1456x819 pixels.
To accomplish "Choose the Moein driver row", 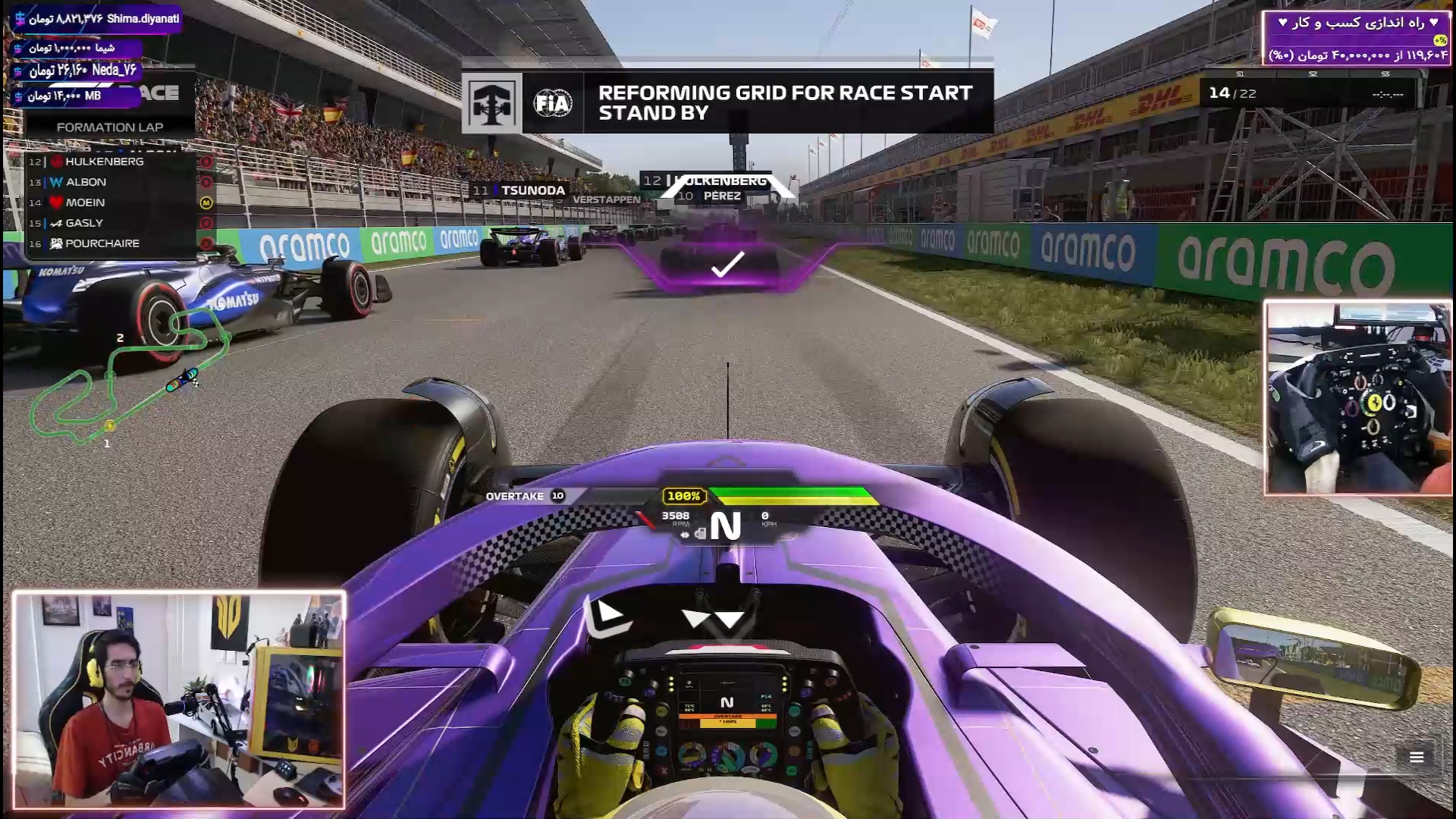I will pyautogui.click(x=85, y=202).
